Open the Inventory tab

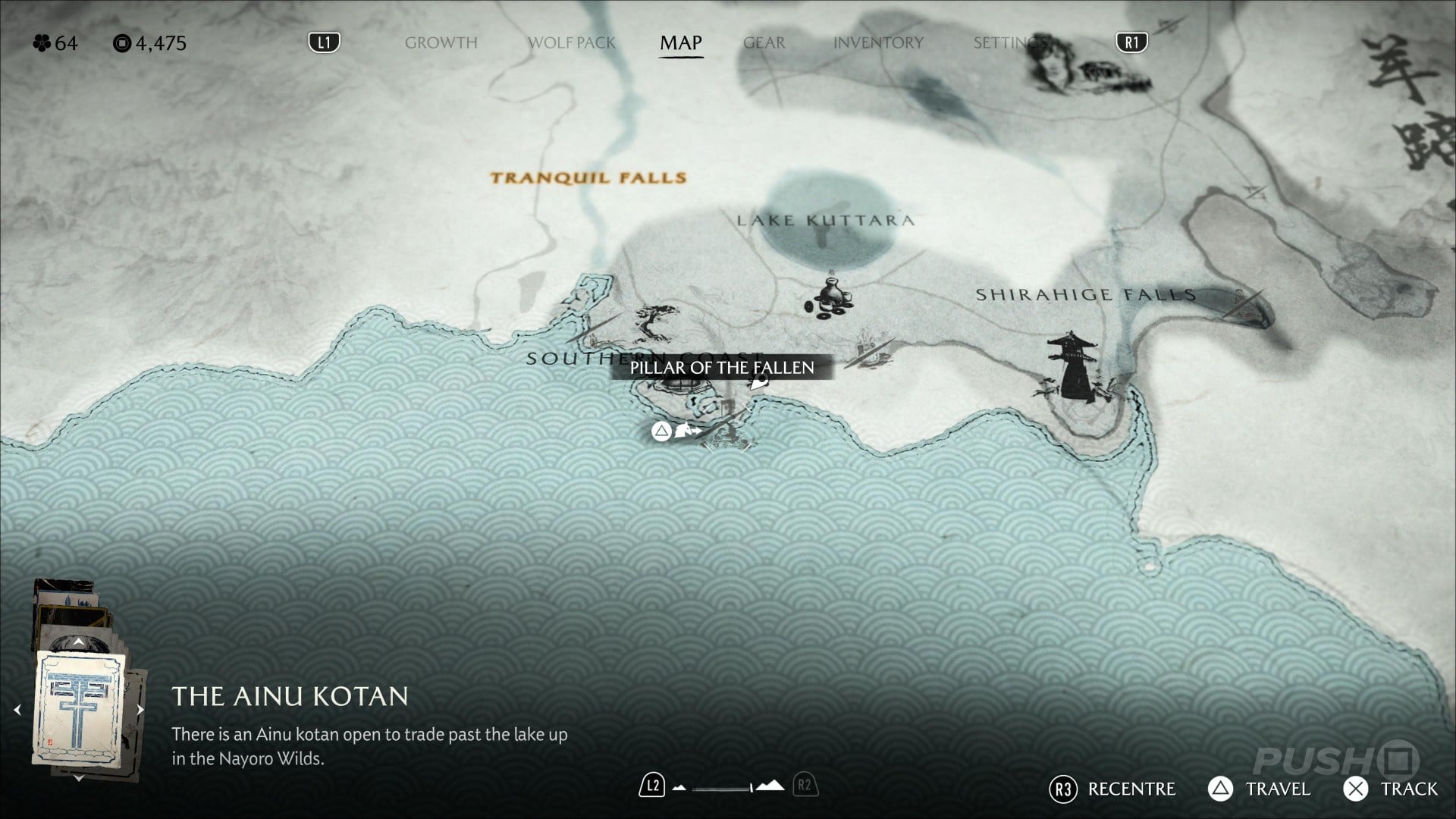point(878,43)
